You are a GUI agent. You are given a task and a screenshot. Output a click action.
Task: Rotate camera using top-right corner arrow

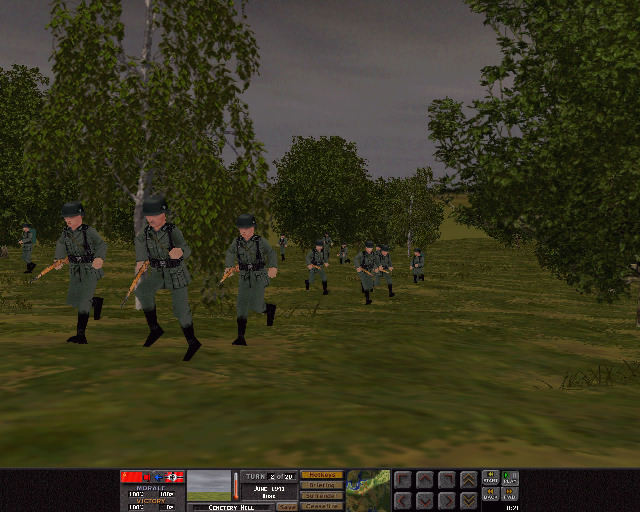[x=446, y=480]
